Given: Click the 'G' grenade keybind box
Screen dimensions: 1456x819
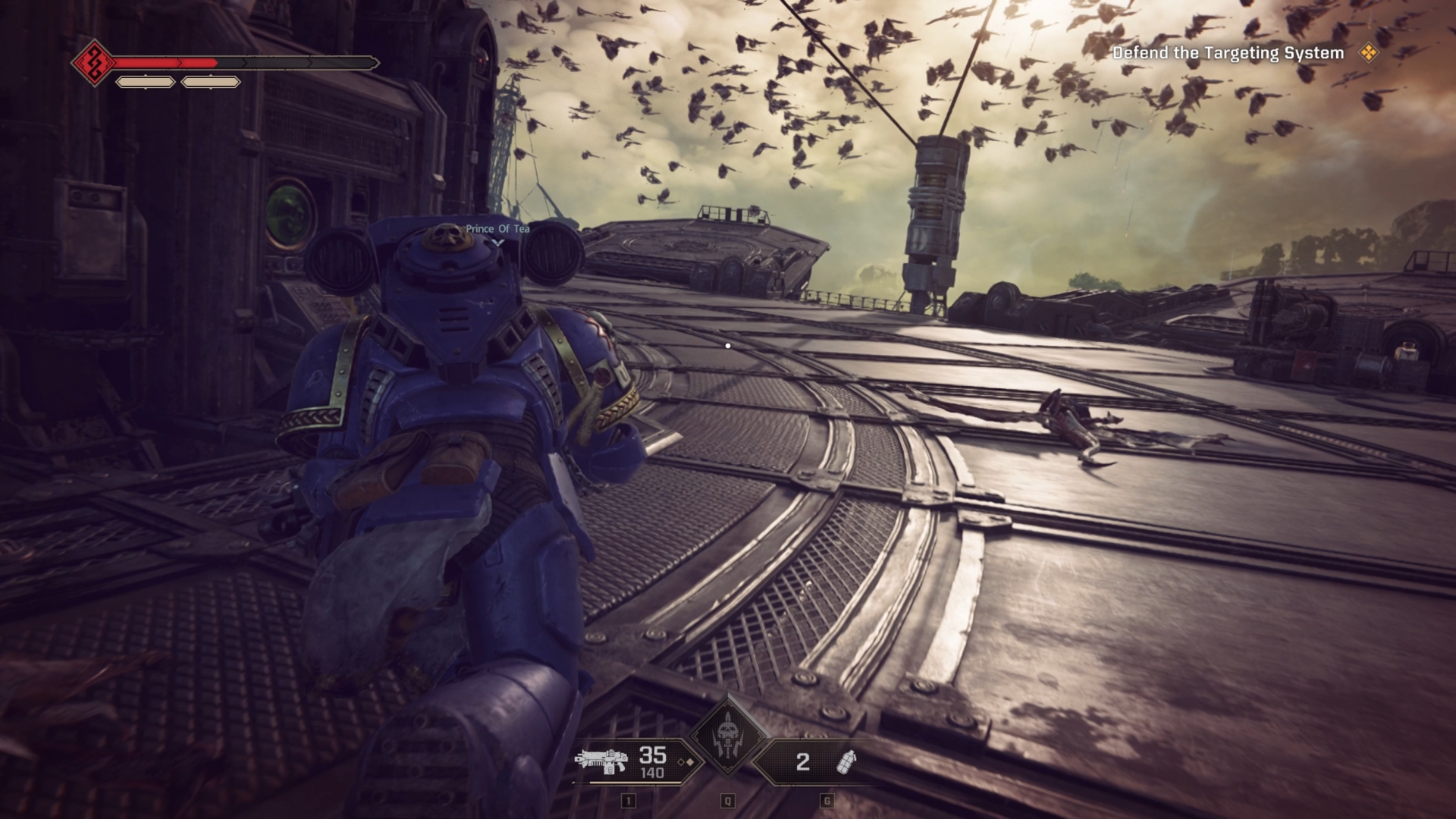Looking at the screenshot, I should point(826,800).
